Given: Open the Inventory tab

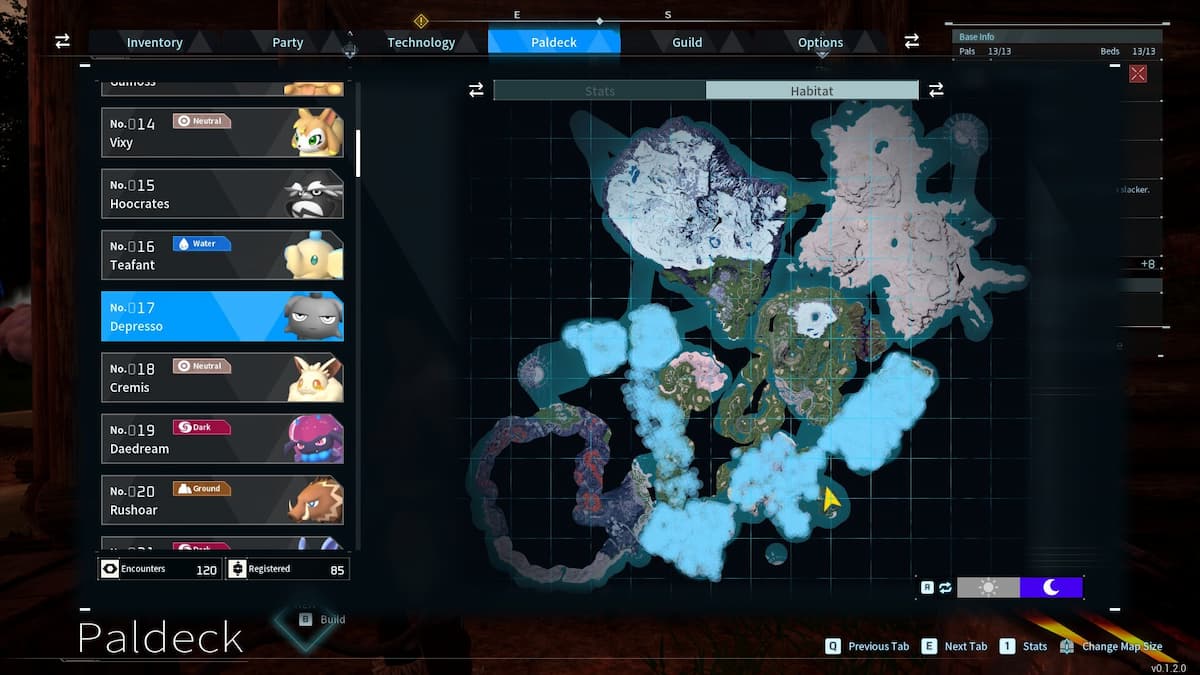Looking at the screenshot, I should 154,42.
